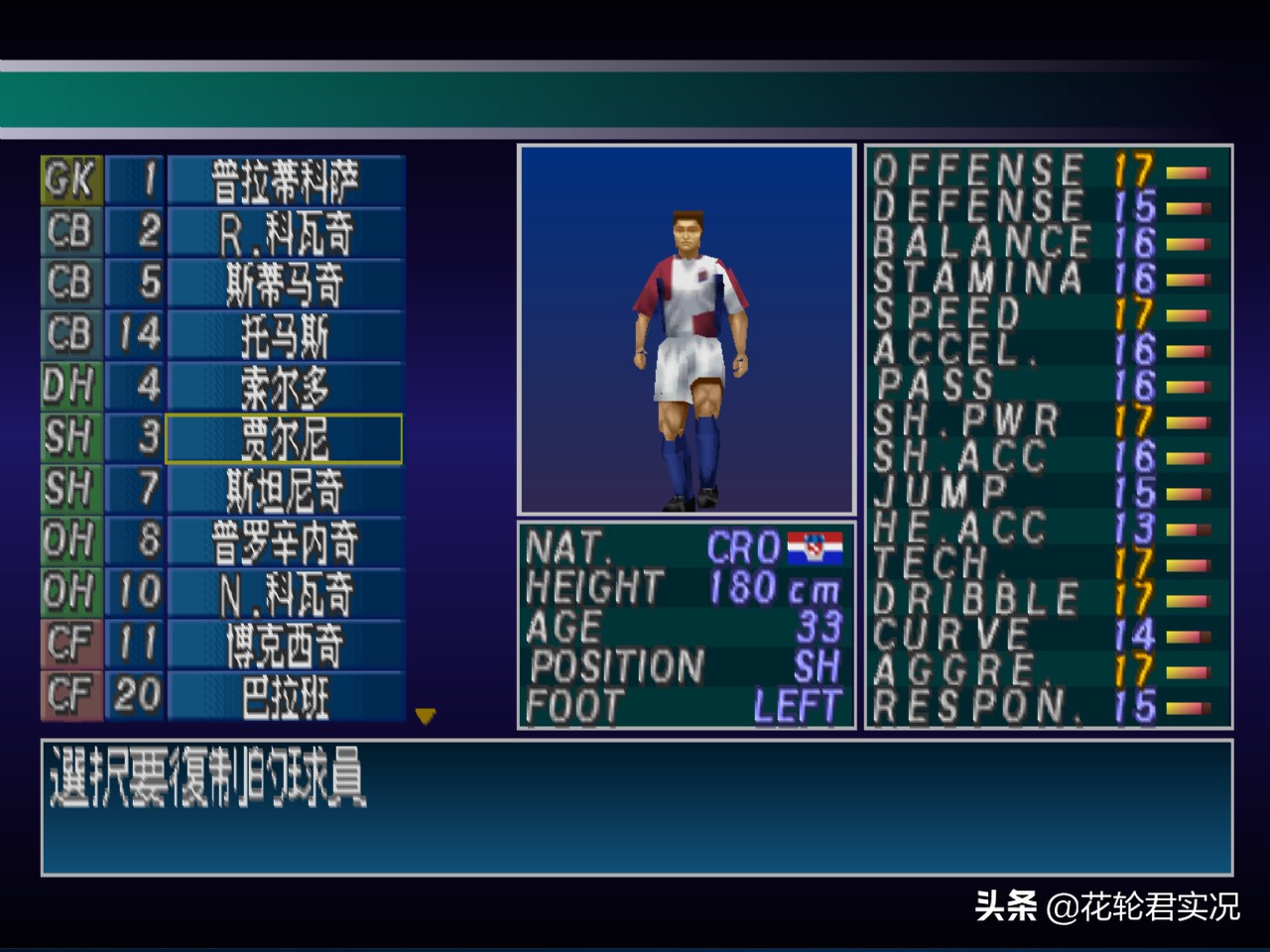Image resolution: width=1270 pixels, height=952 pixels.
Task: Click the yellow down arrow below the roster
Action: coord(427,716)
